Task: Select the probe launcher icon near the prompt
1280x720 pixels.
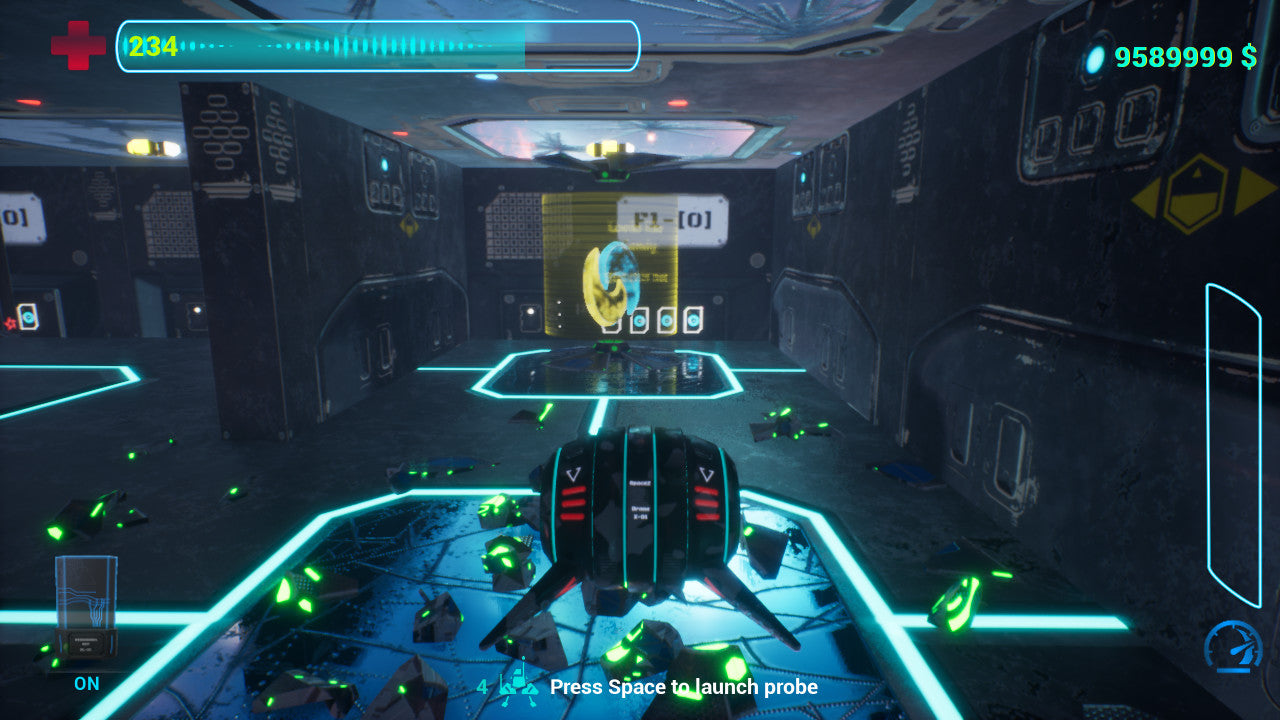Action: tap(521, 683)
